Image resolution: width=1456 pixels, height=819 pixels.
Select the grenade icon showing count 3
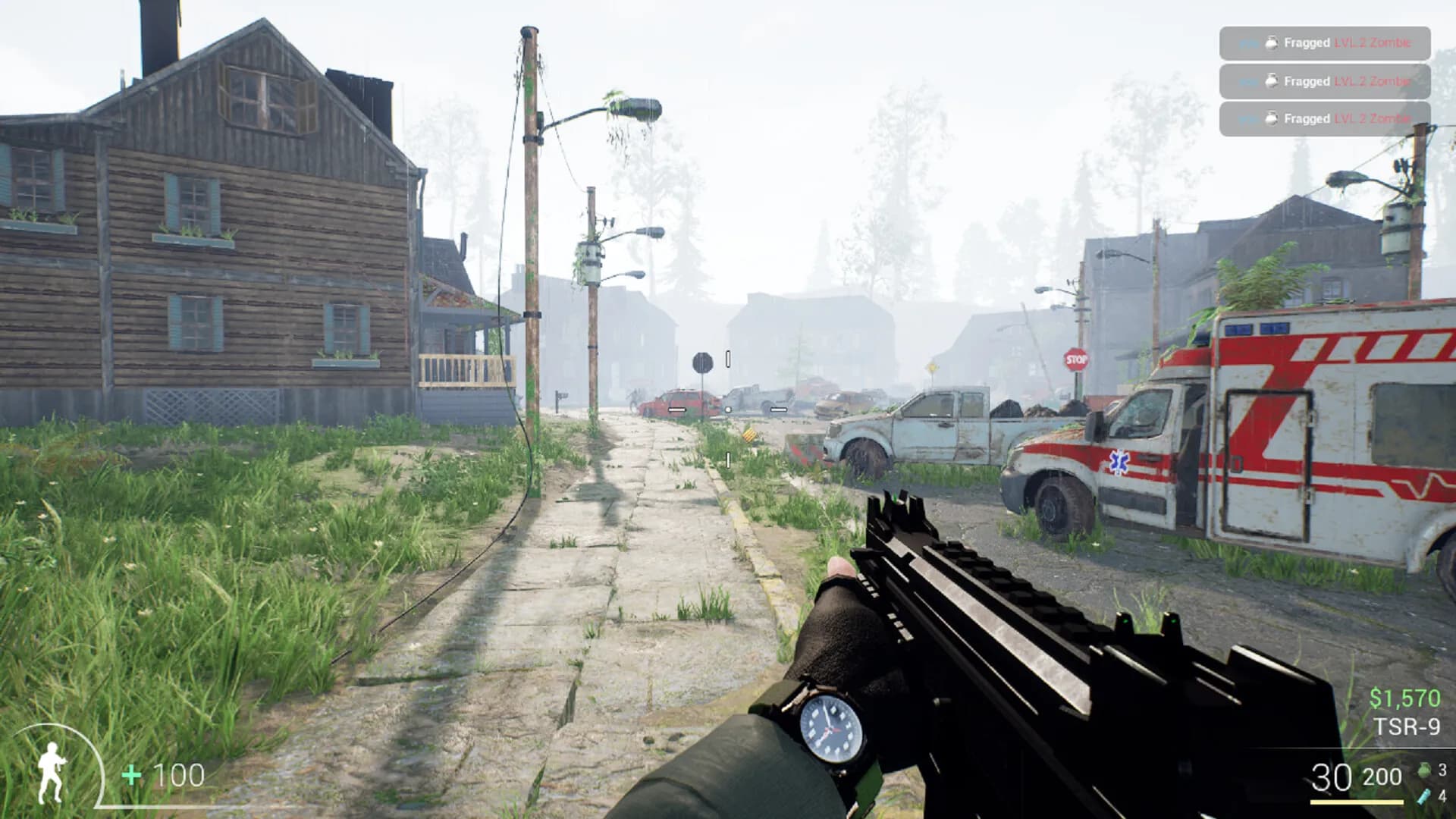(1426, 770)
